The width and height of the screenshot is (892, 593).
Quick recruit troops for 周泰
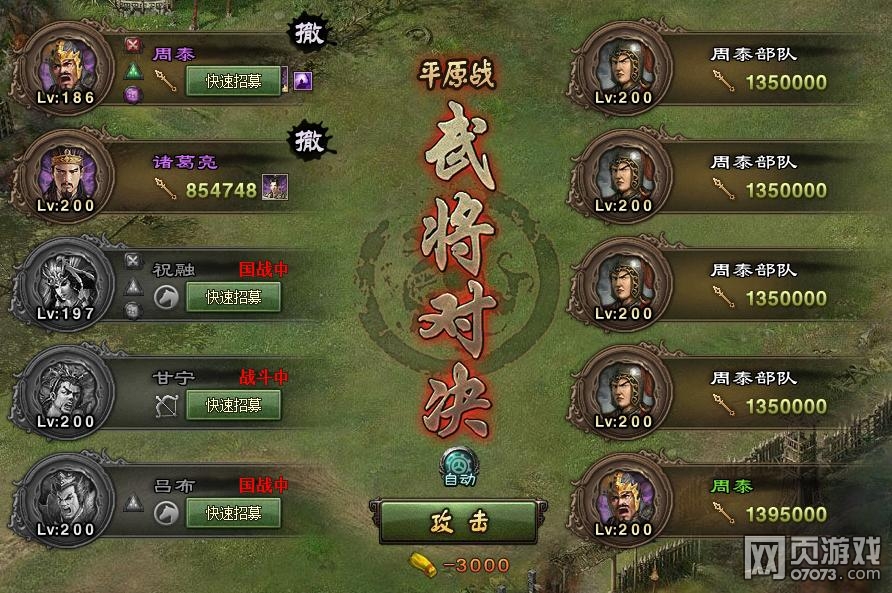point(233,81)
